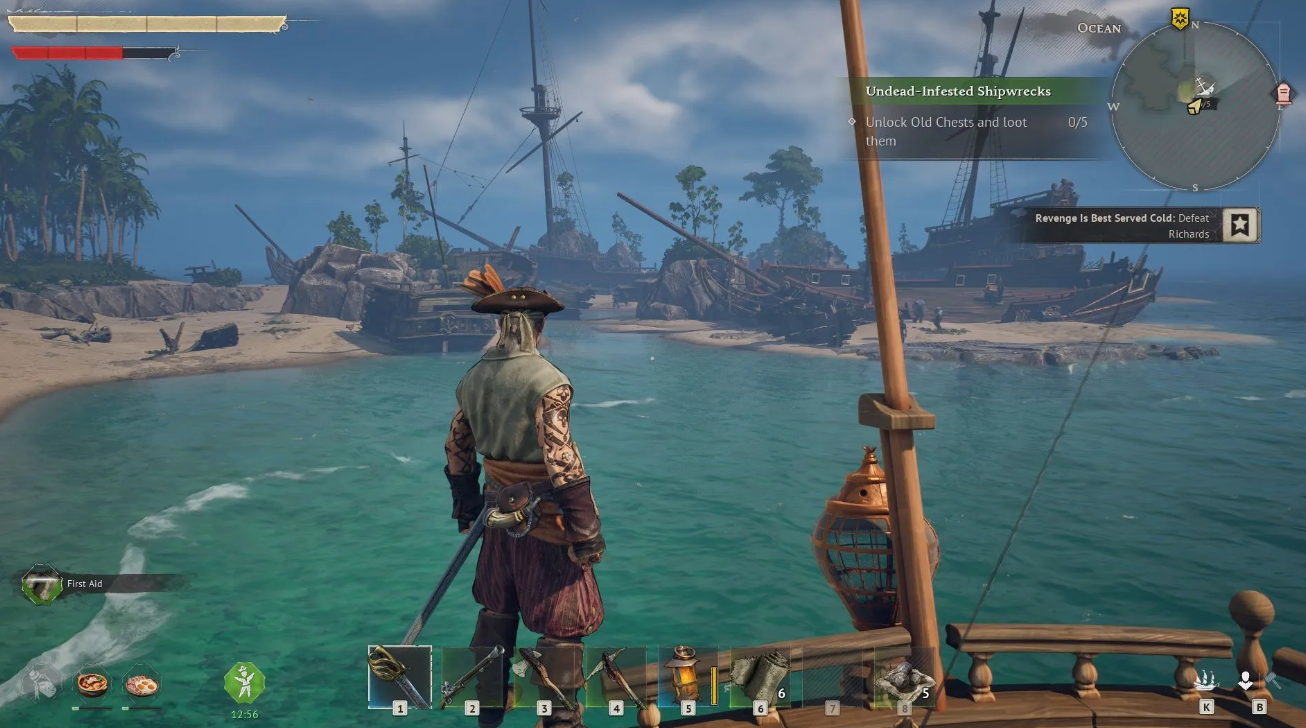The image size is (1306, 728).
Task: Select the hatchet axe hotbar slot
Action: click(544, 675)
